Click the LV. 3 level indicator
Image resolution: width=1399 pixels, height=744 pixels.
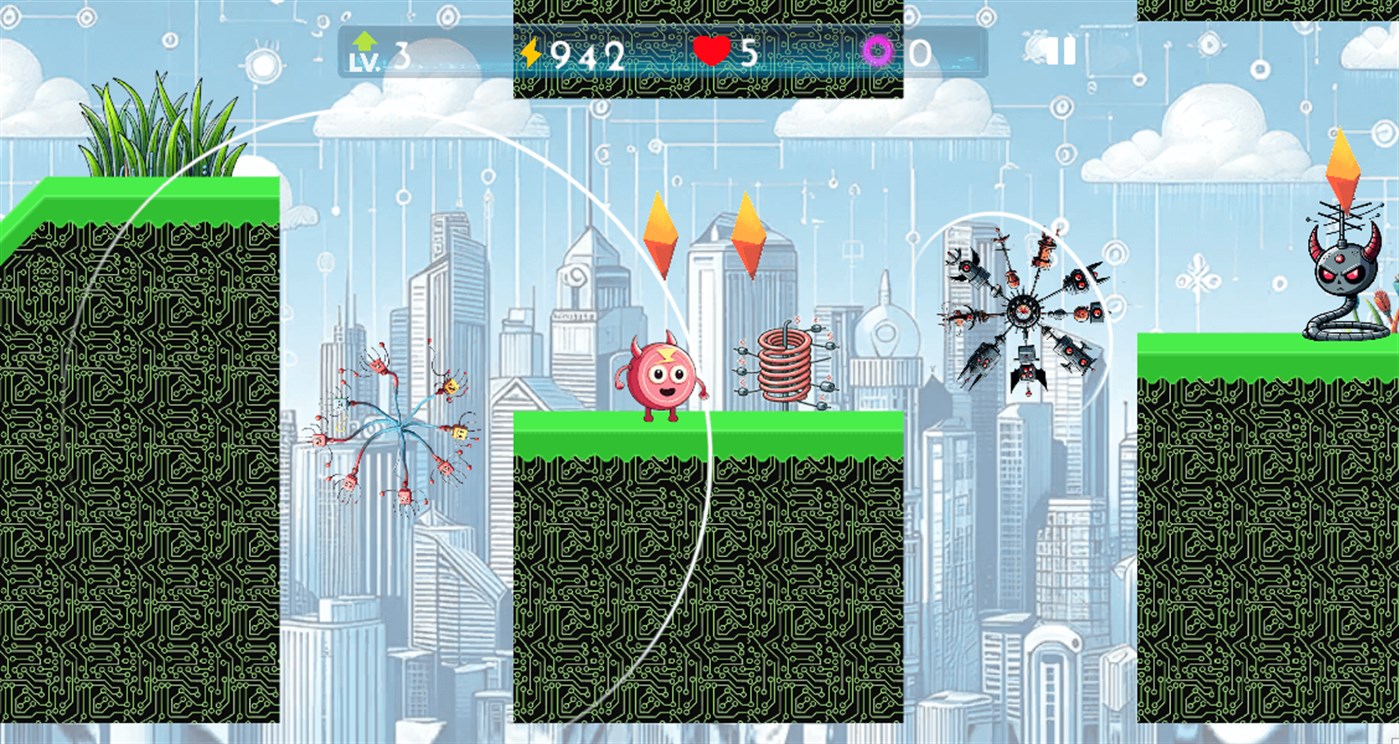[385, 53]
